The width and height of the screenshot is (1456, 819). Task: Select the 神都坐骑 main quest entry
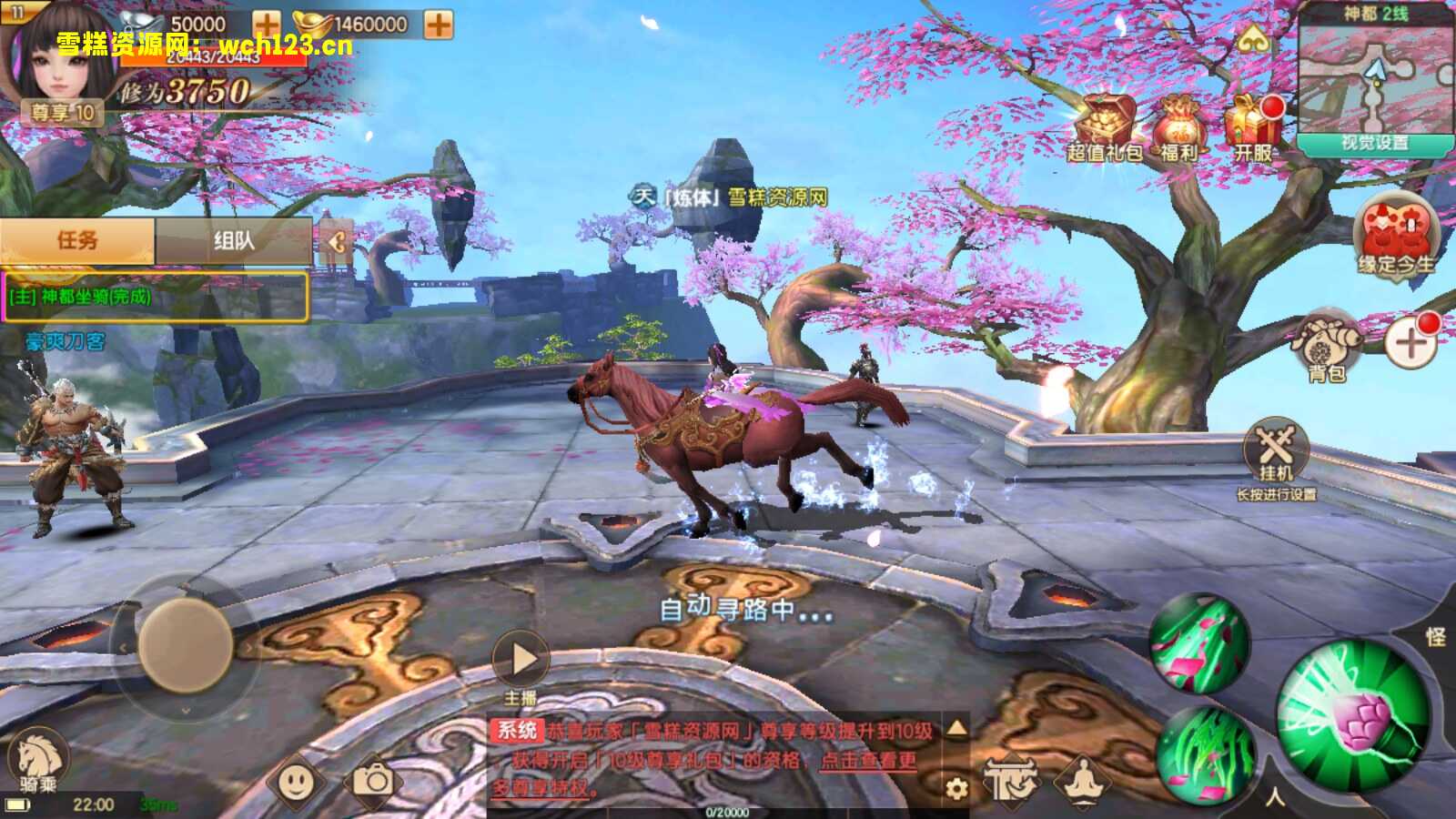point(155,297)
